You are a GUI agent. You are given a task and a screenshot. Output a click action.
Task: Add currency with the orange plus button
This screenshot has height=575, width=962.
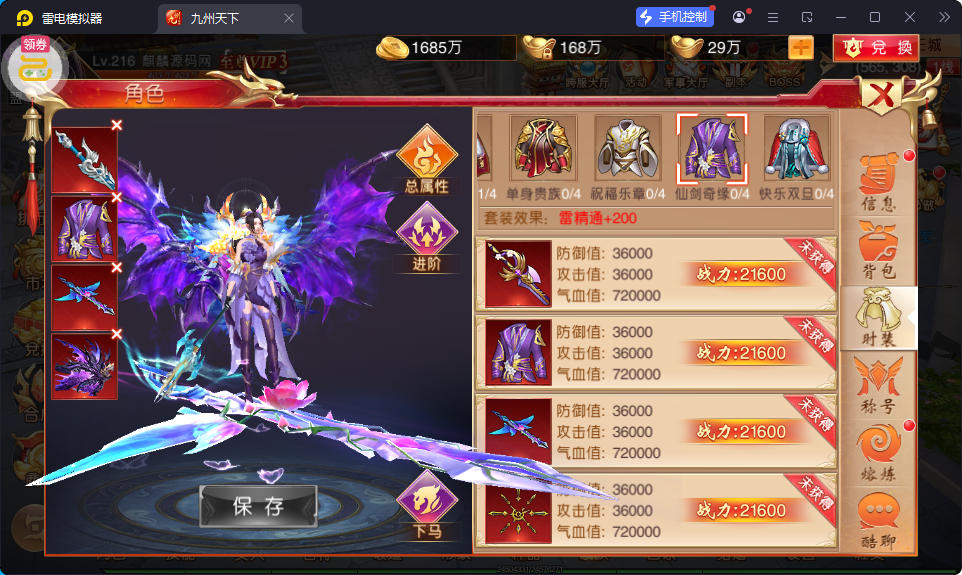[x=801, y=47]
